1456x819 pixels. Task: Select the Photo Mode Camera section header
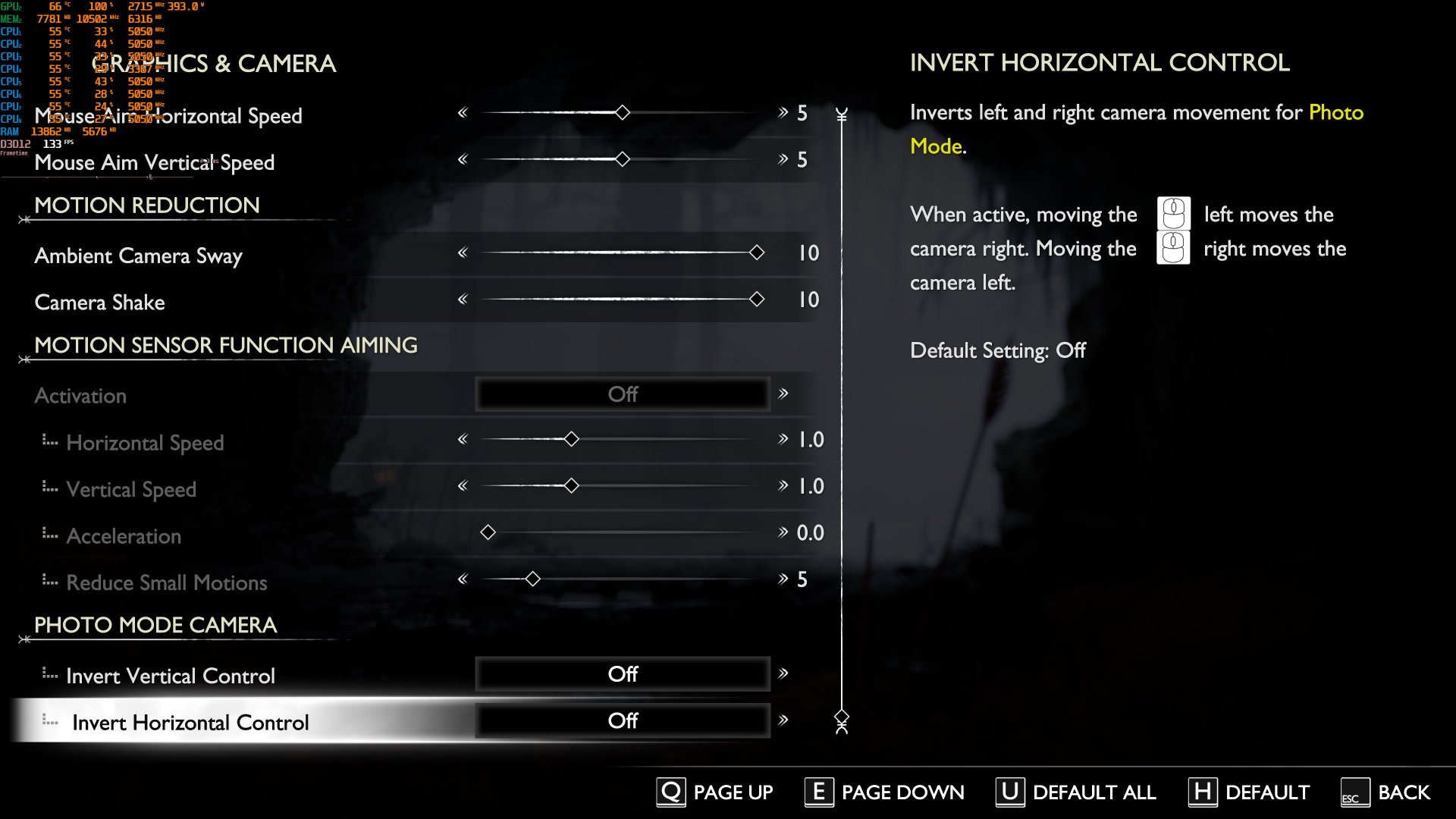coord(154,625)
